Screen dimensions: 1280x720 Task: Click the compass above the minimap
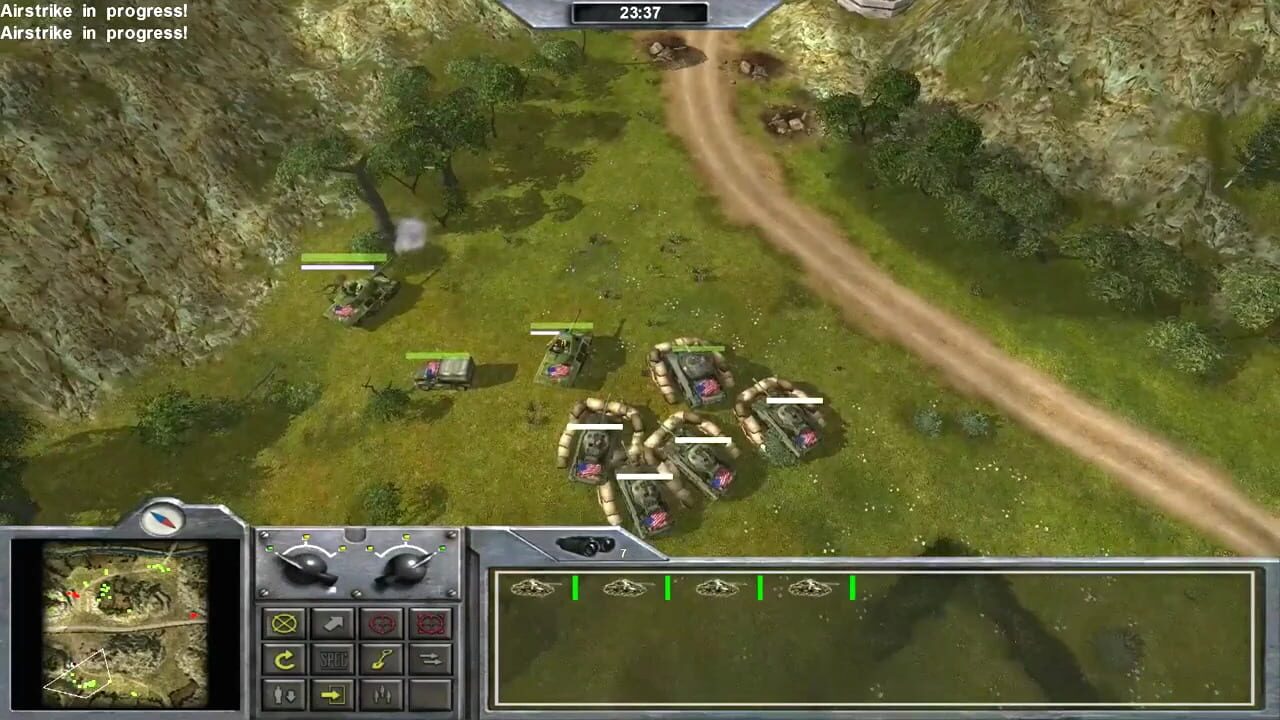[x=160, y=515]
